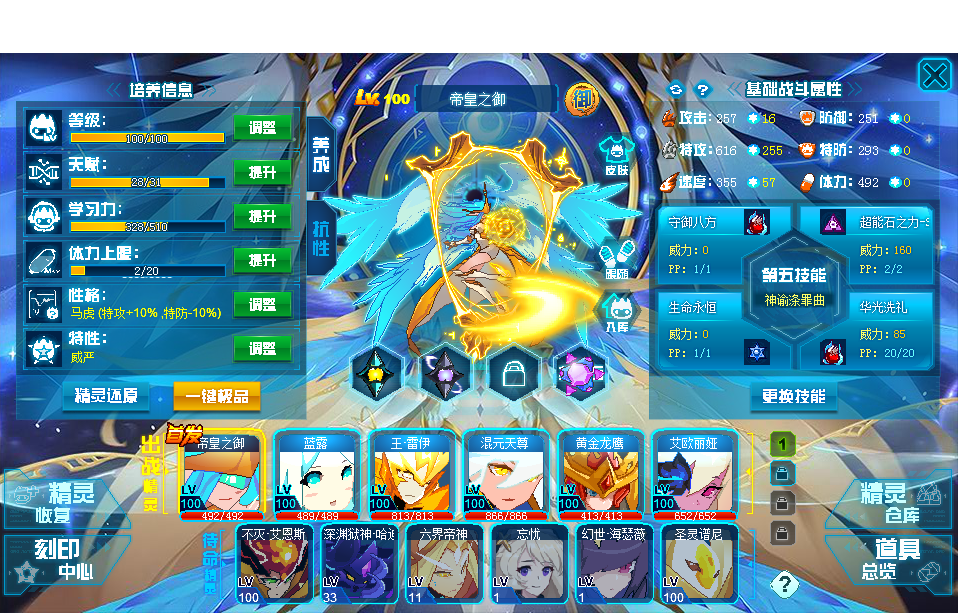Select 圣灵谱尼 from the reserve row
The height and width of the screenshot is (613, 958).
point(699,563)
